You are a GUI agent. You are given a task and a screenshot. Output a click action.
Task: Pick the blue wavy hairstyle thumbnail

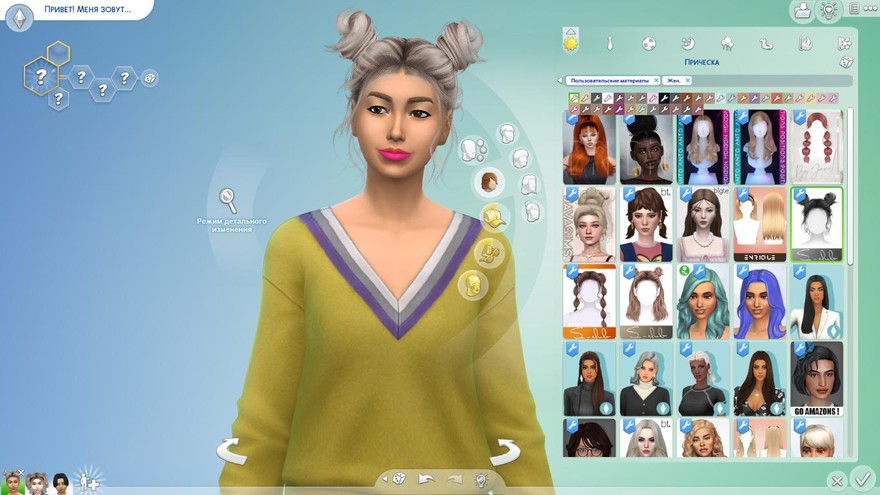759,302
